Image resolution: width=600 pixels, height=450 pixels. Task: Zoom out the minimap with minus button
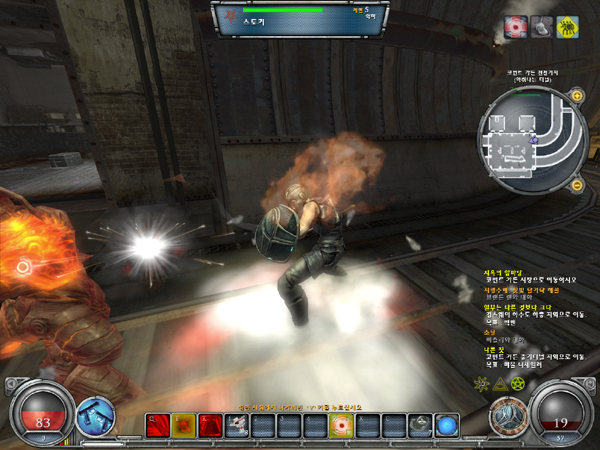(x=577, y=185)
